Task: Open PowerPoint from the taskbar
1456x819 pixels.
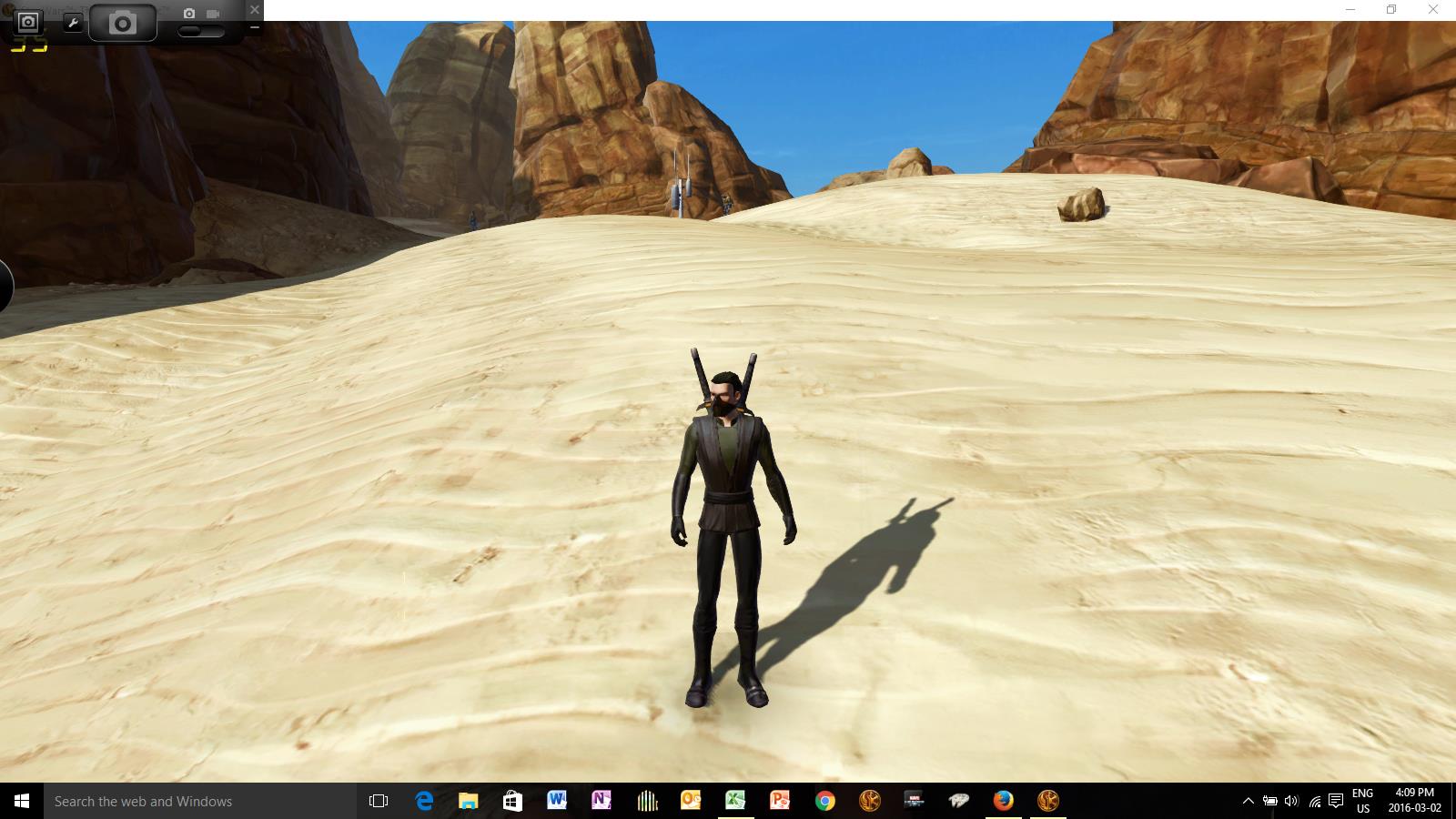Action: [x=778, y=802]
